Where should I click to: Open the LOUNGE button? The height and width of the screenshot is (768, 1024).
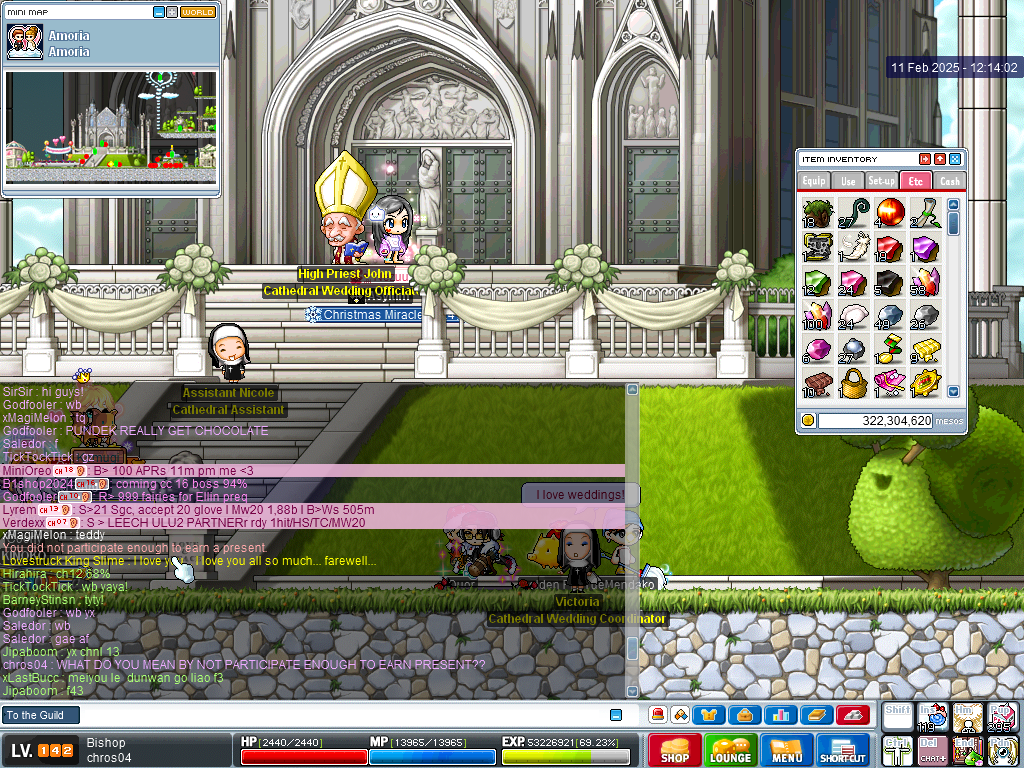tap(730, 750)
